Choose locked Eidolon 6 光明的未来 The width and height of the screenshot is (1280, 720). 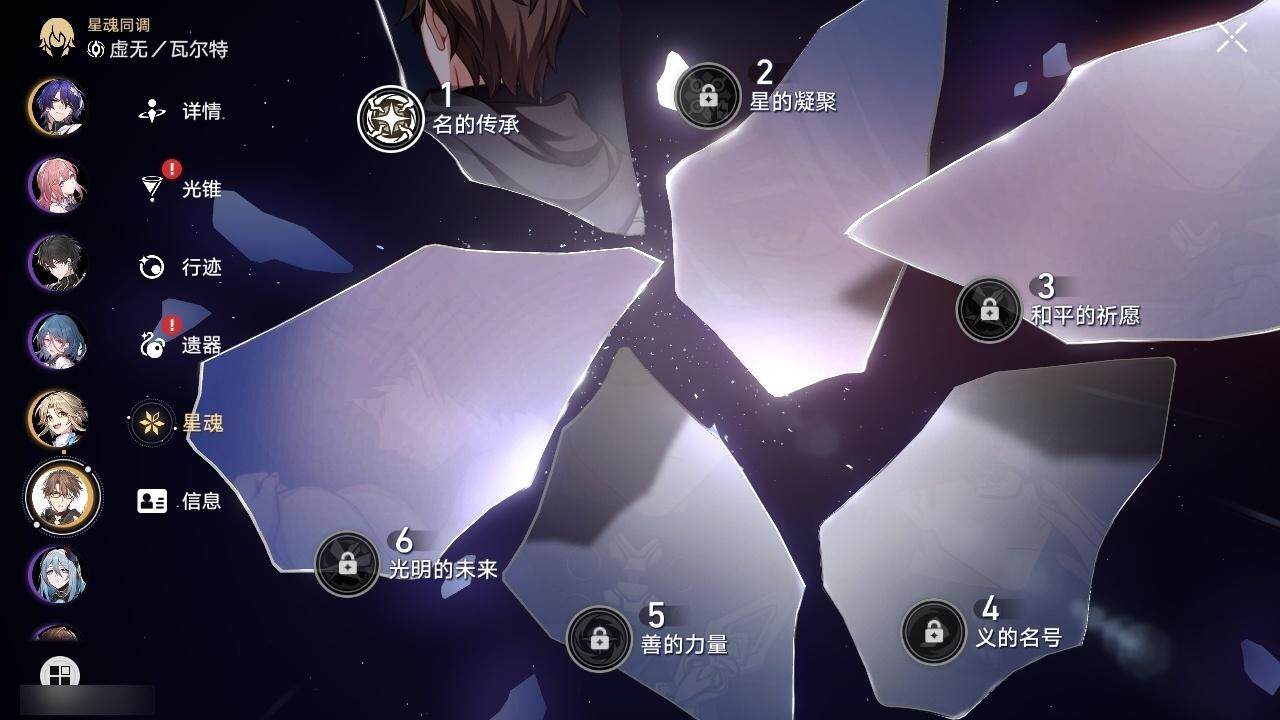347,564
